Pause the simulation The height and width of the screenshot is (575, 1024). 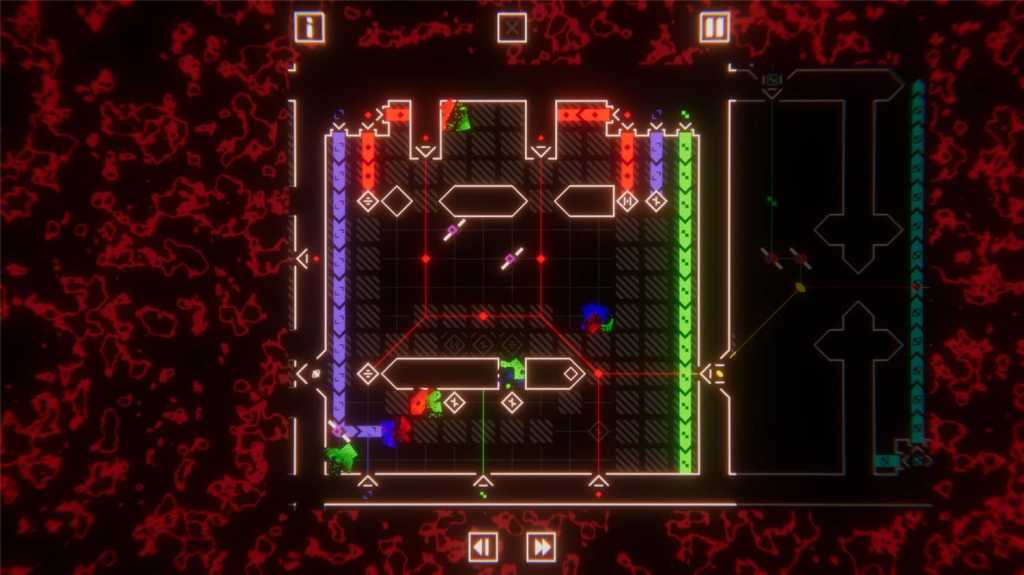[x=714, y=27]
